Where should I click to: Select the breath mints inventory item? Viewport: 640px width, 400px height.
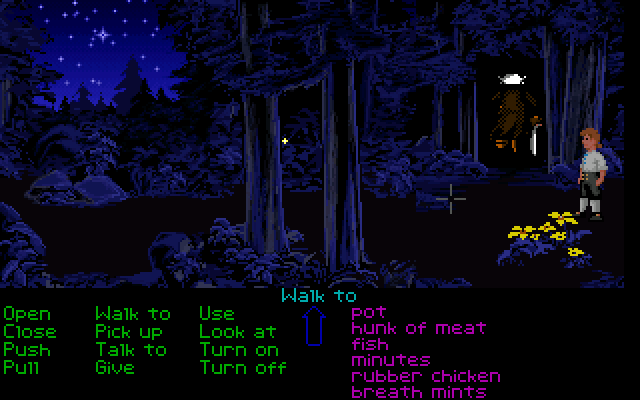coord(410,392)
